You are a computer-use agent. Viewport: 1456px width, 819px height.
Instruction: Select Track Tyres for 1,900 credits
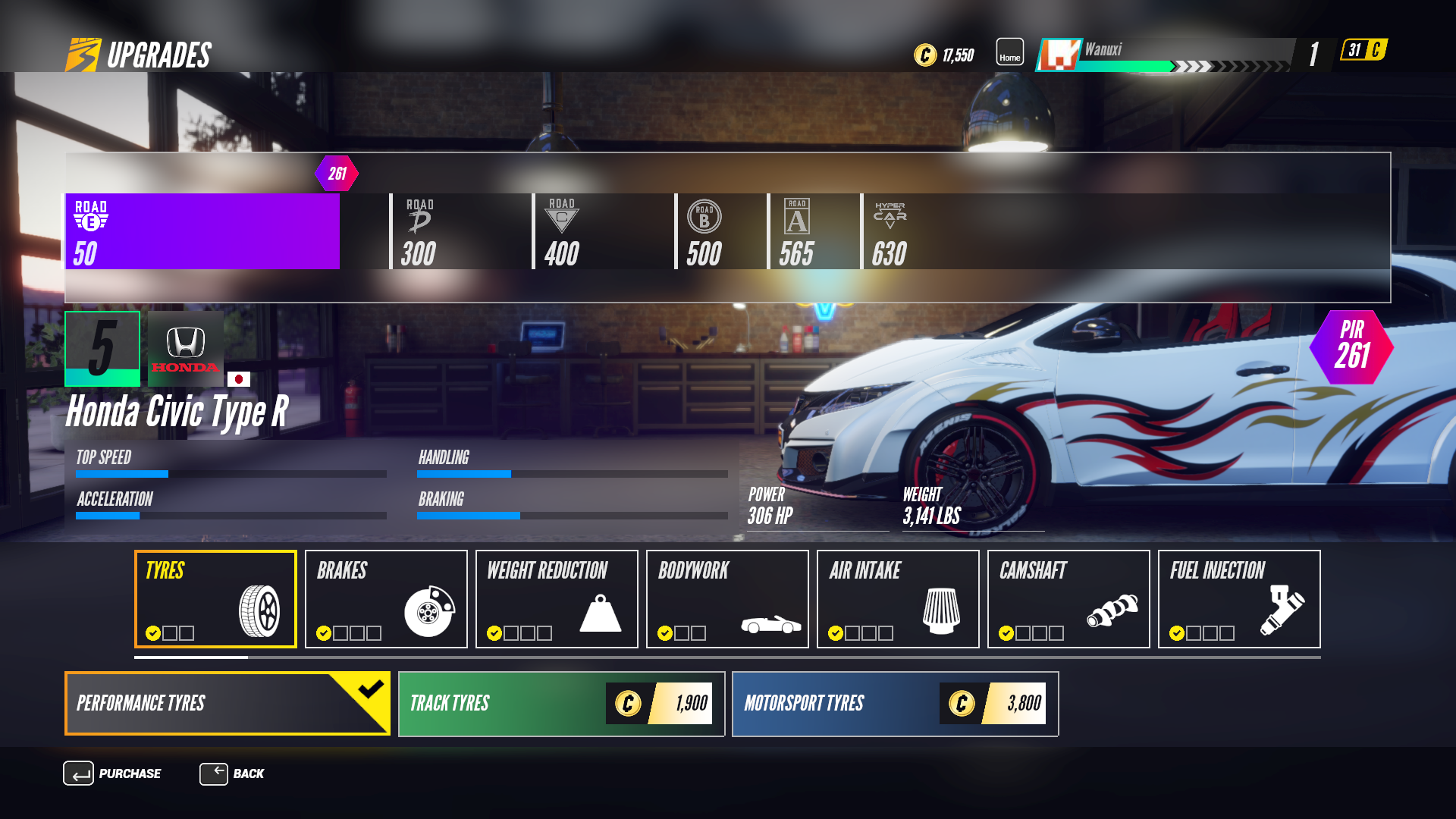pyautogui.click(x=560, y=704)
